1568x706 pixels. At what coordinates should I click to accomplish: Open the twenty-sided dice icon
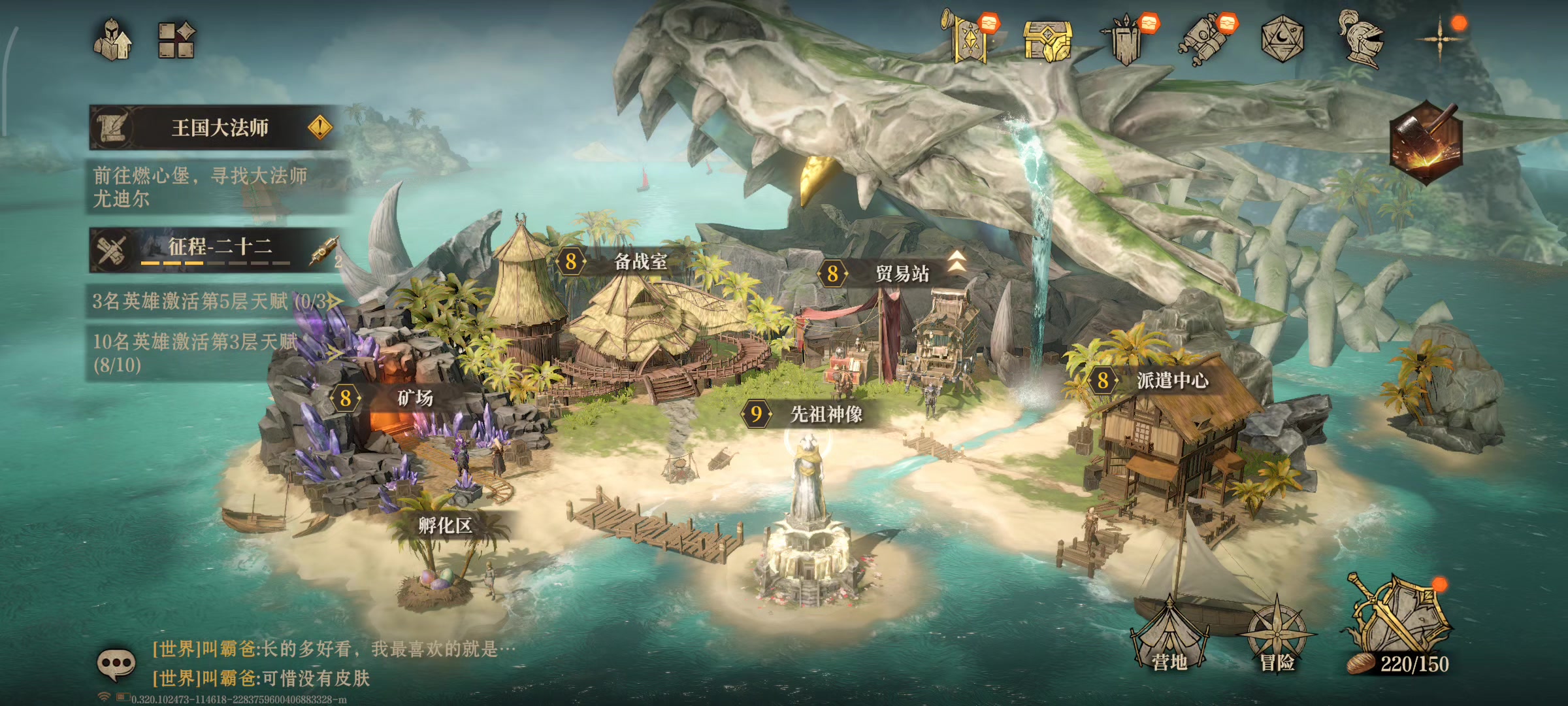click(x=1282, y=39)
